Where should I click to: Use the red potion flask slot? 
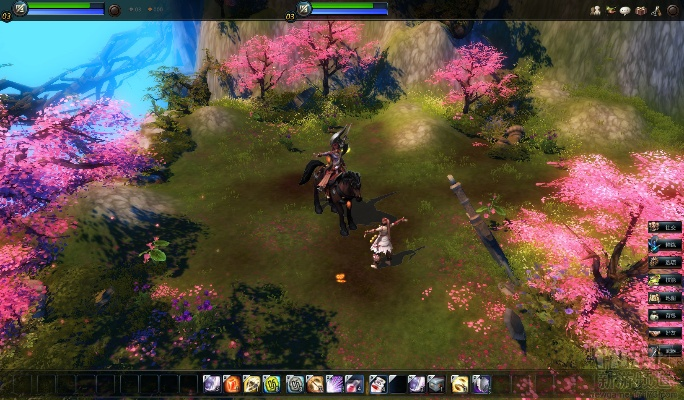coord(354,383)
